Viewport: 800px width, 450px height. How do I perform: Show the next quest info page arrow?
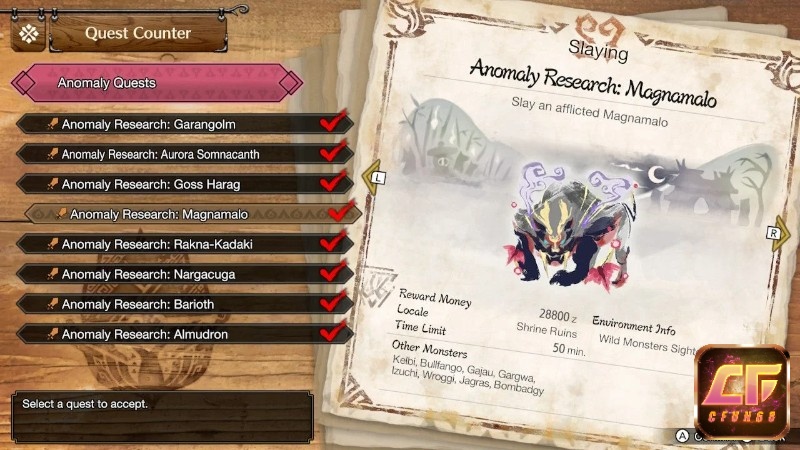[x=784, y=232]
